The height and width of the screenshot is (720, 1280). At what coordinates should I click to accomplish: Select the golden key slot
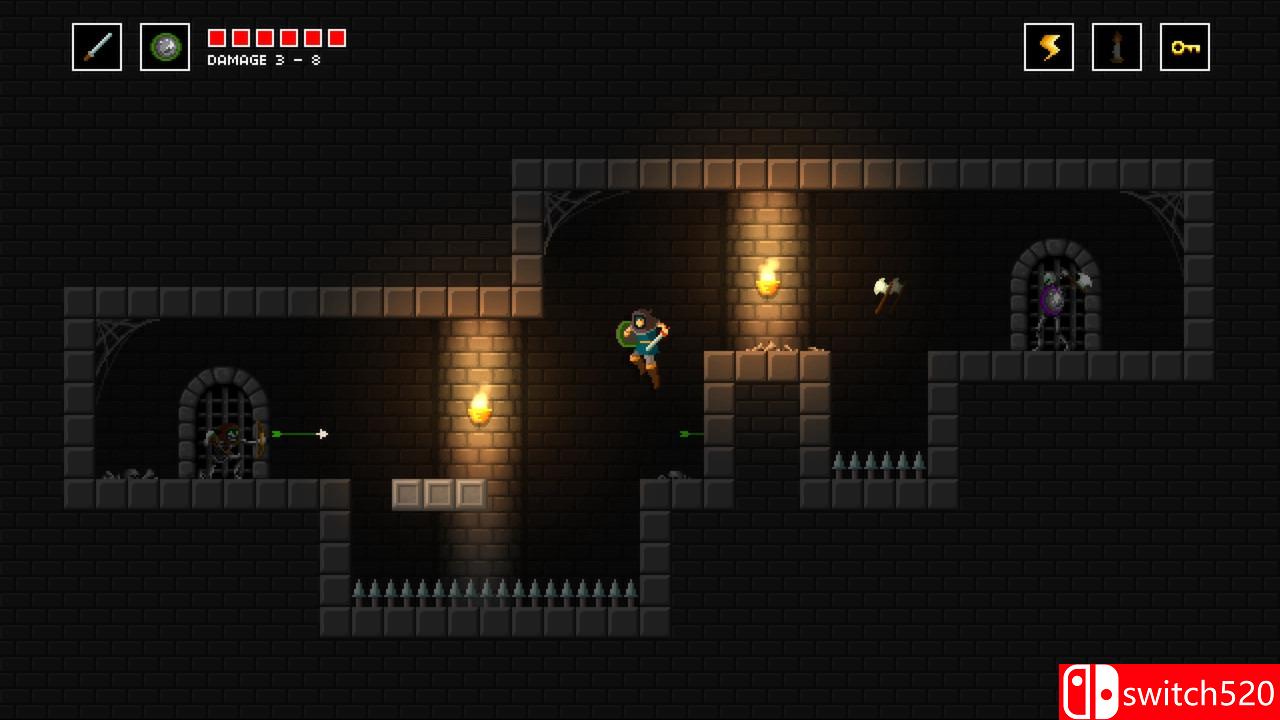(x=1185, y=47)
